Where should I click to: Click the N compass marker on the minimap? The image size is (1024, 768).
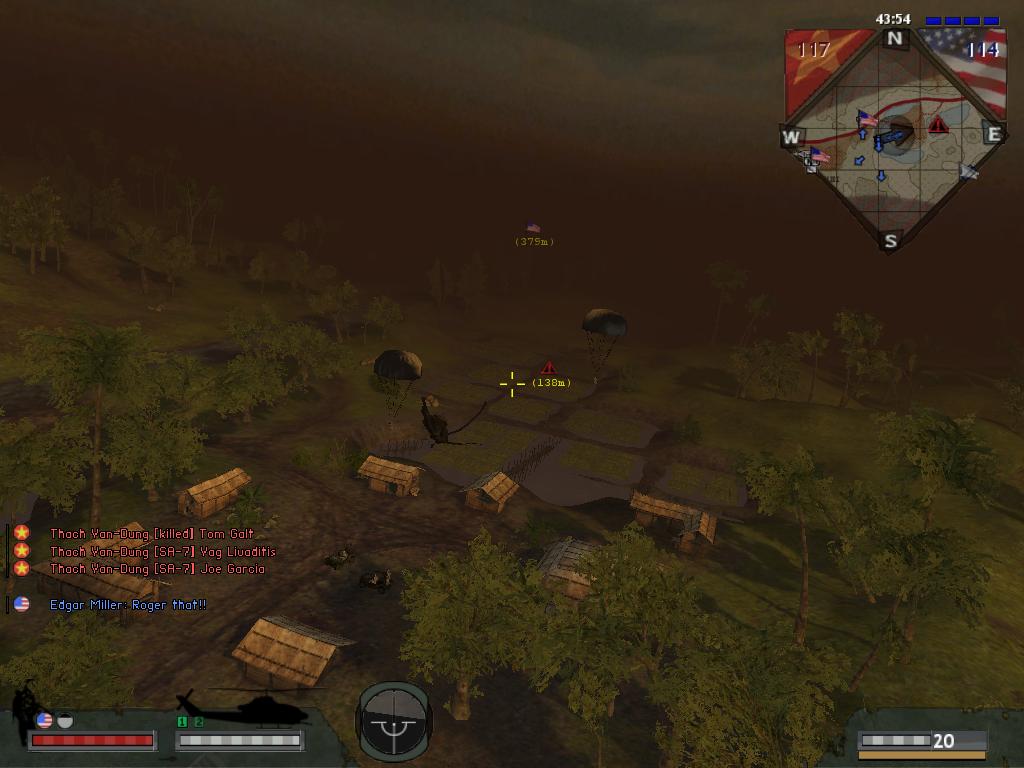(894, 40)
